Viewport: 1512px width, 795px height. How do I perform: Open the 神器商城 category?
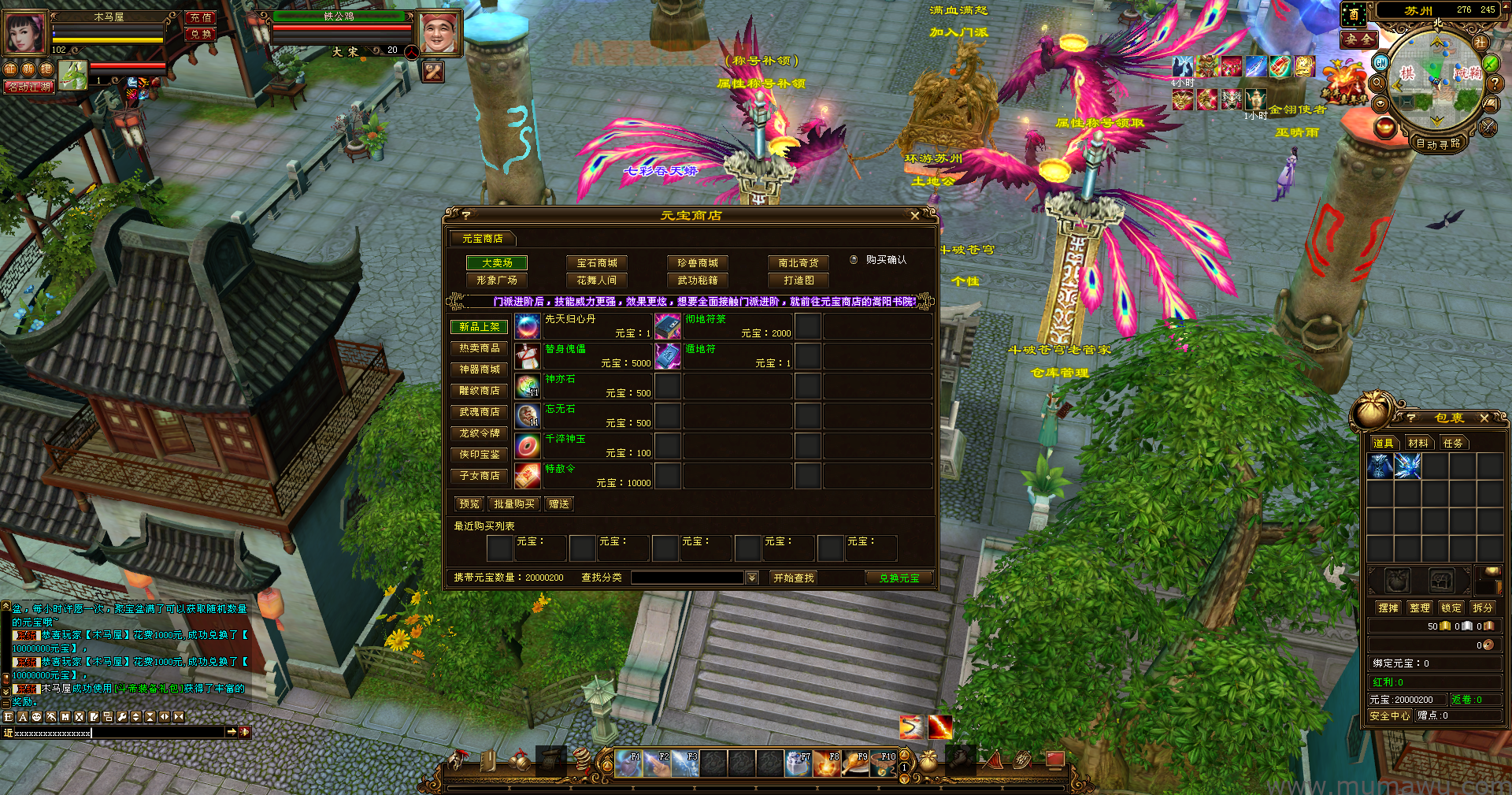[x=479, y=370]
